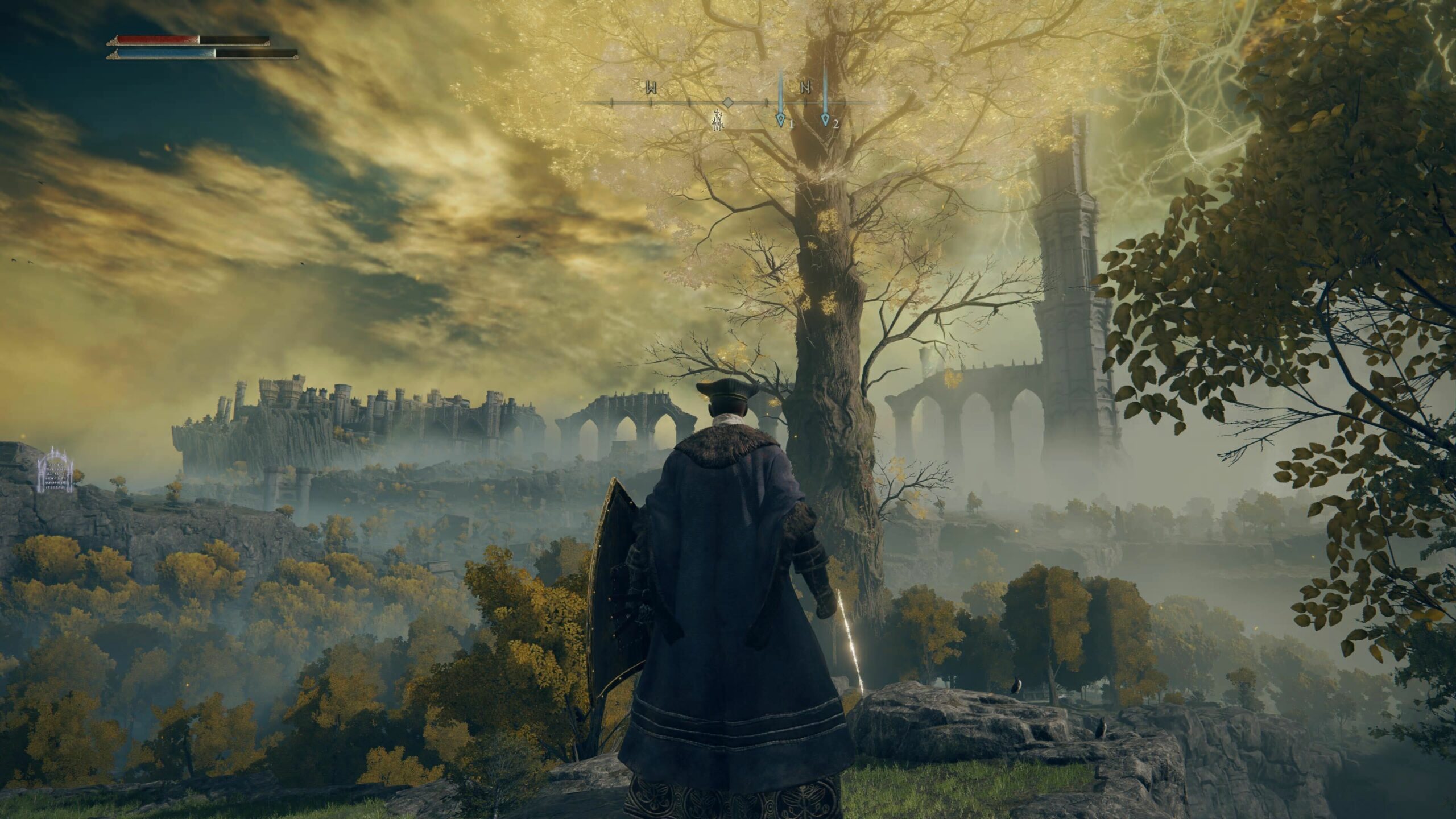
Task: Click the compass's center diamond indicator
Action: tap(727, 102)
